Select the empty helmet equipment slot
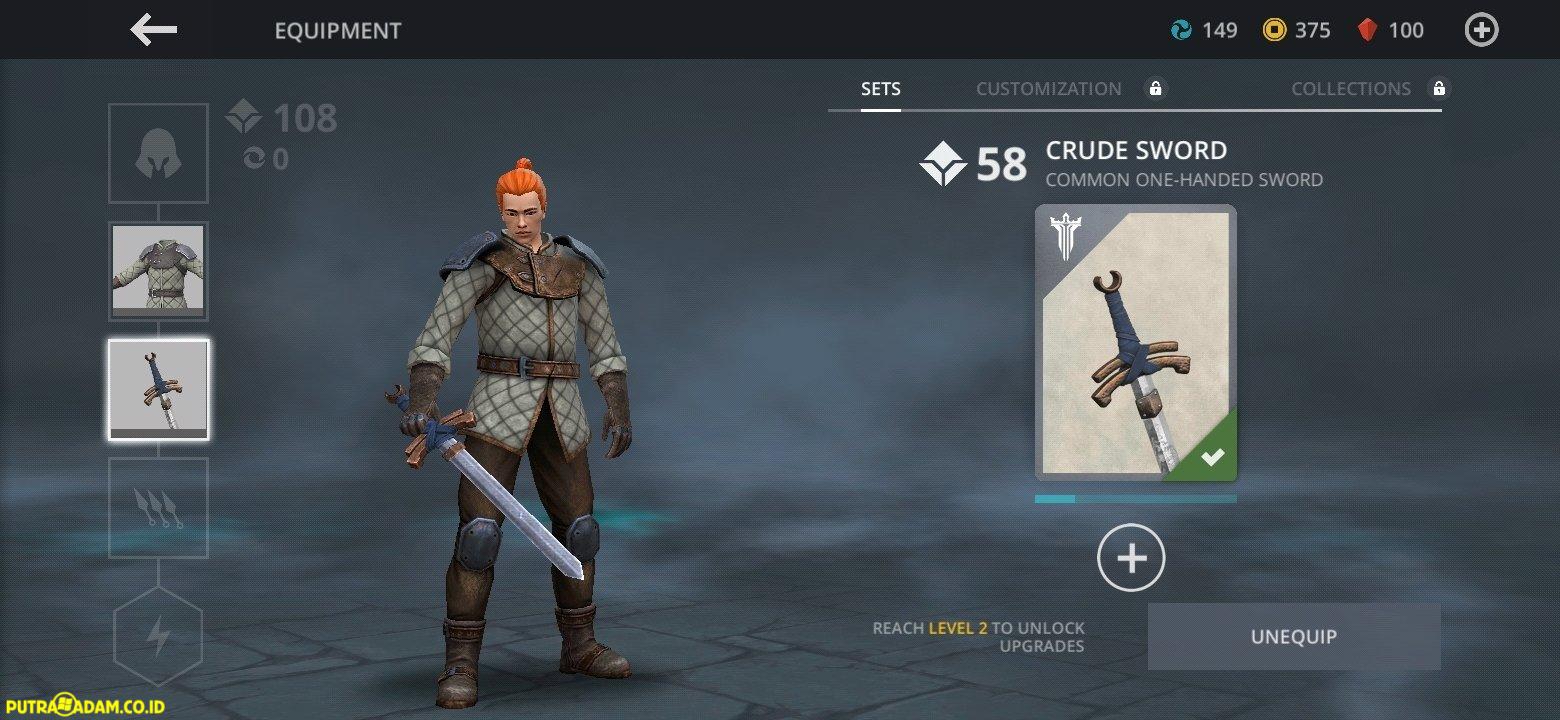The image size is (1560, 720). point(157,152)
